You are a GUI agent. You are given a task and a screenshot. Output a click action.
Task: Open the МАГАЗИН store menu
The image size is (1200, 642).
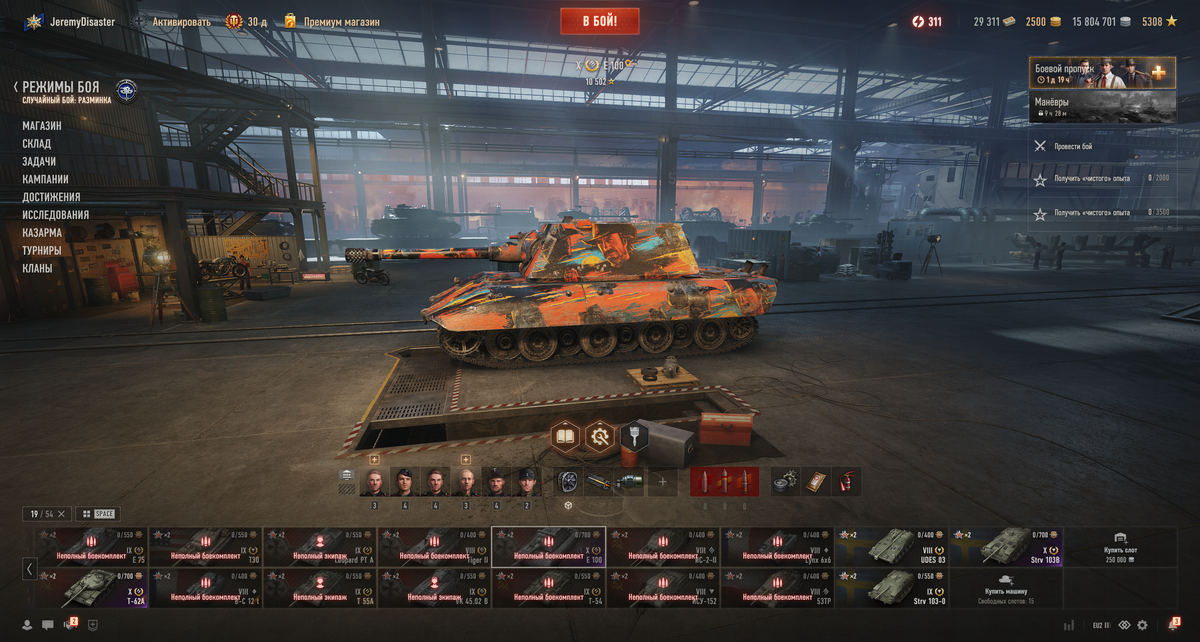pos(42,126)
